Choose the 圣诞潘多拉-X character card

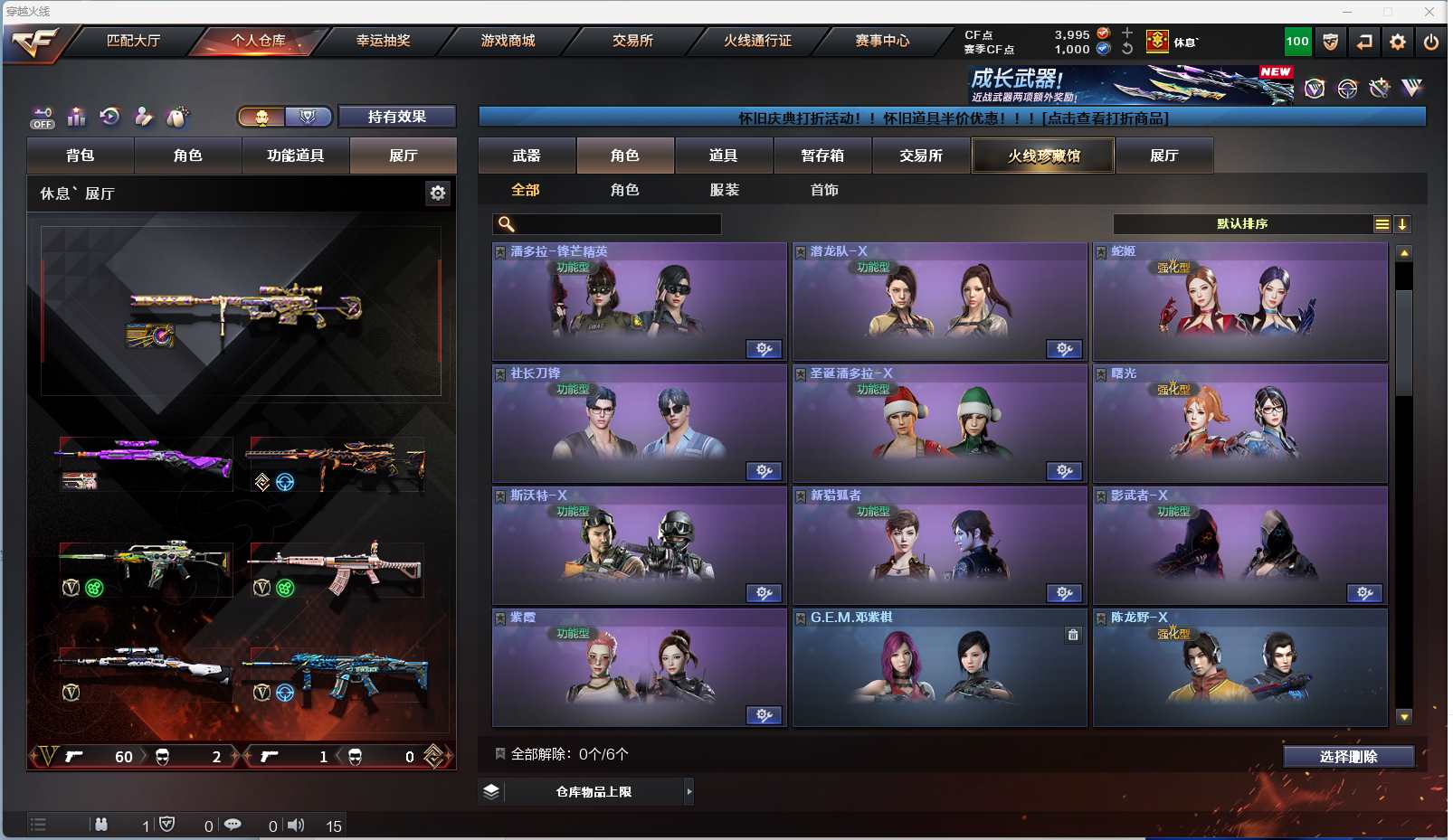[939, 424]
